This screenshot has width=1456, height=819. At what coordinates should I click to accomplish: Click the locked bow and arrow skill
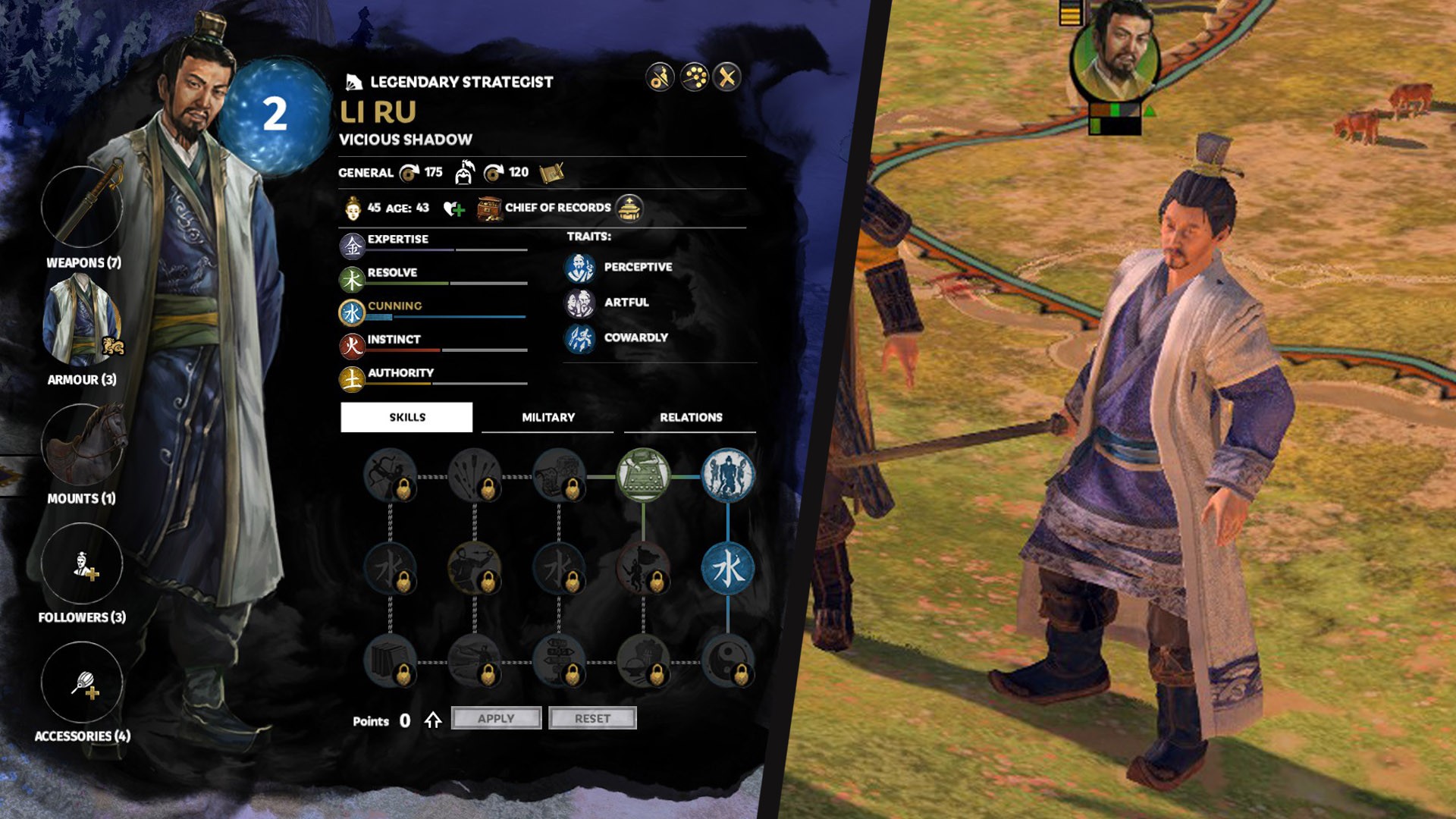tap(390, 475)
